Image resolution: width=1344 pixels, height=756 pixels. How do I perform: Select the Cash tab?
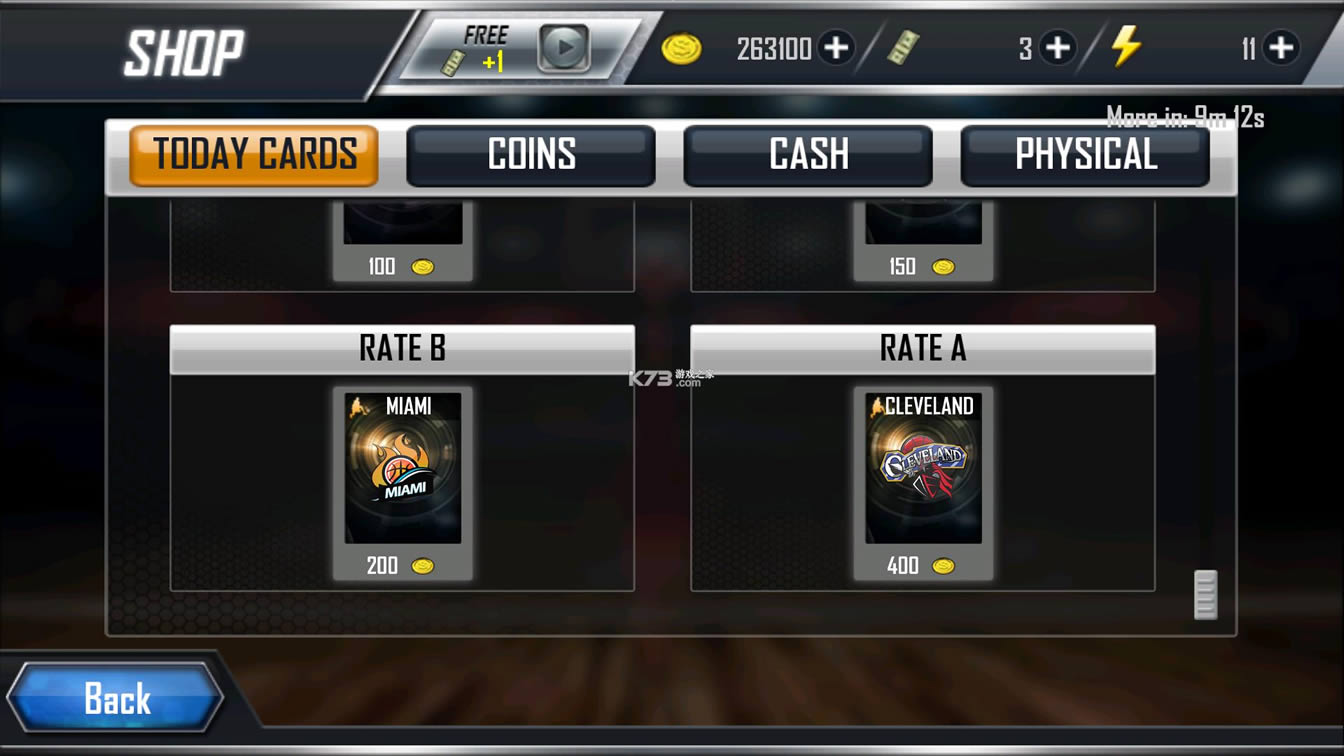(808, 155)
